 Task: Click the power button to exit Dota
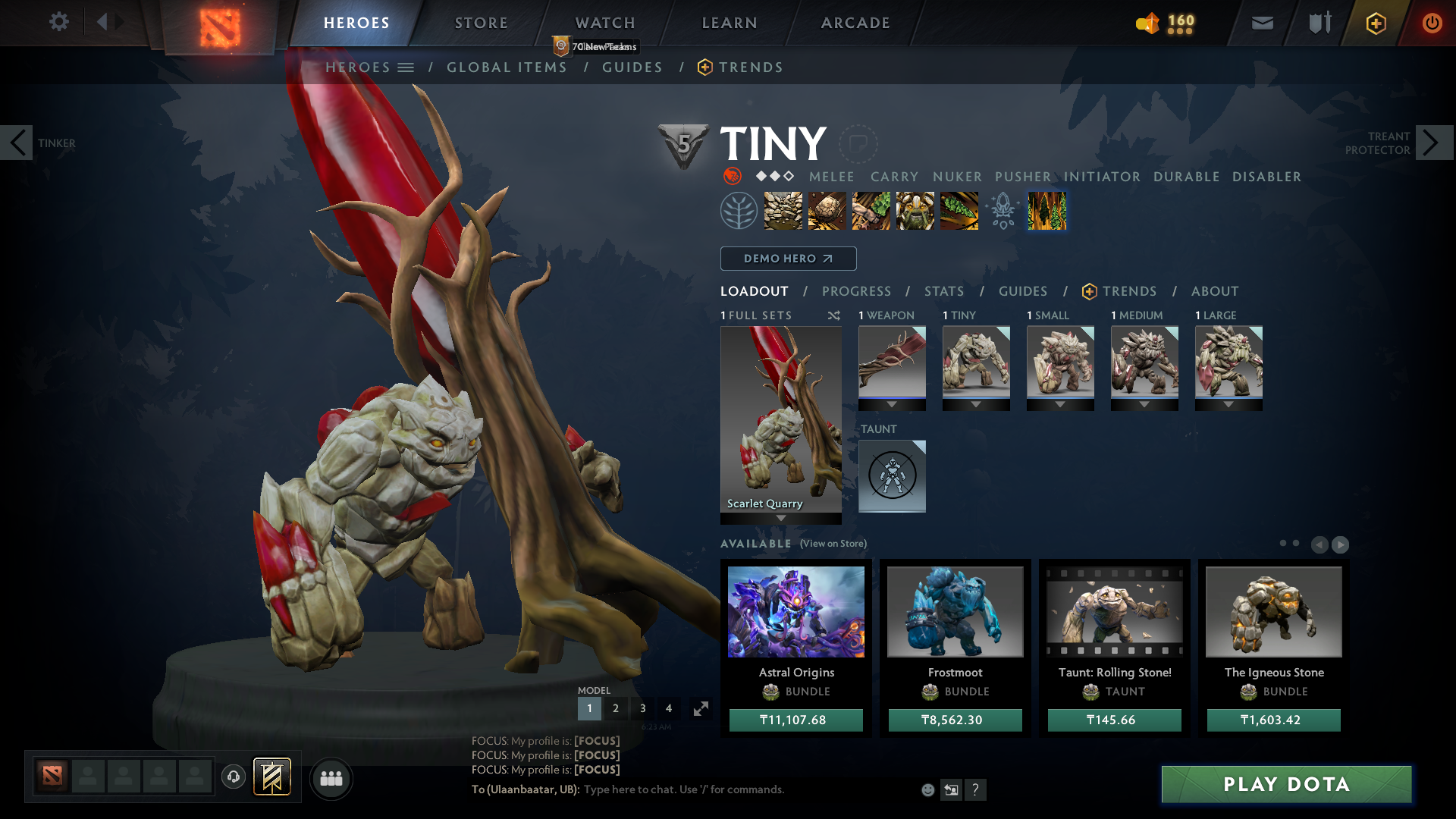click(1432, 23)
